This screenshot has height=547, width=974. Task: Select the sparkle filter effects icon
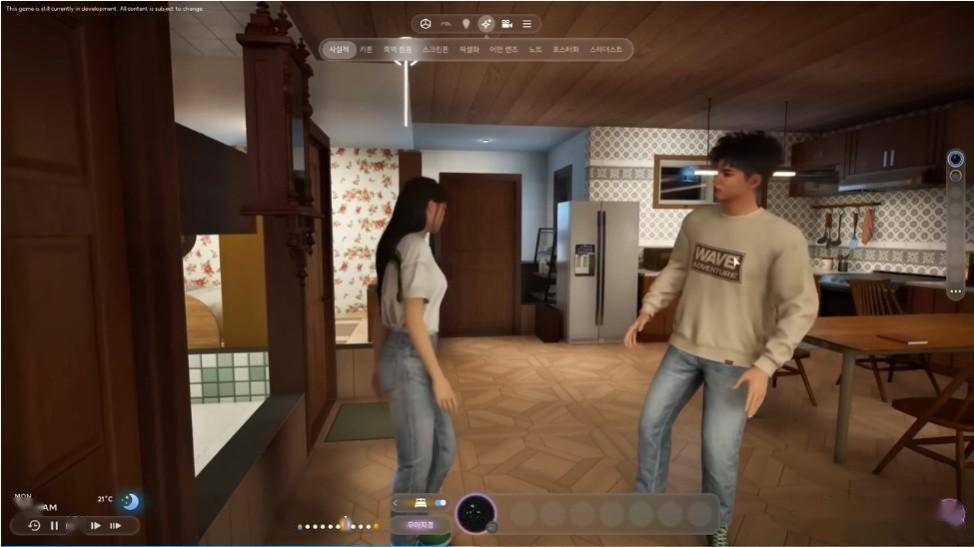(486, 23)
